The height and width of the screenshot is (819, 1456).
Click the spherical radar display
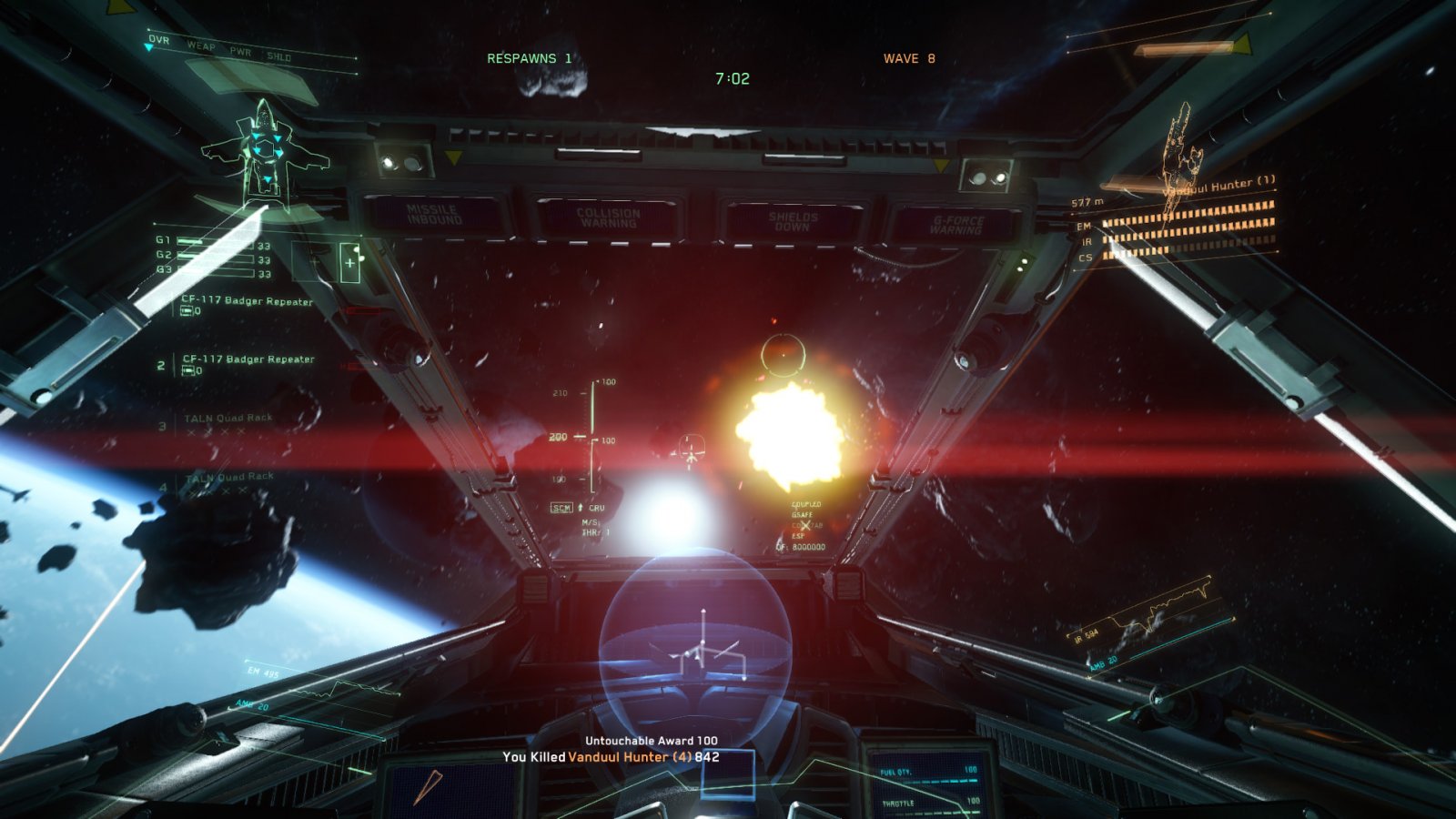[695, 637]
